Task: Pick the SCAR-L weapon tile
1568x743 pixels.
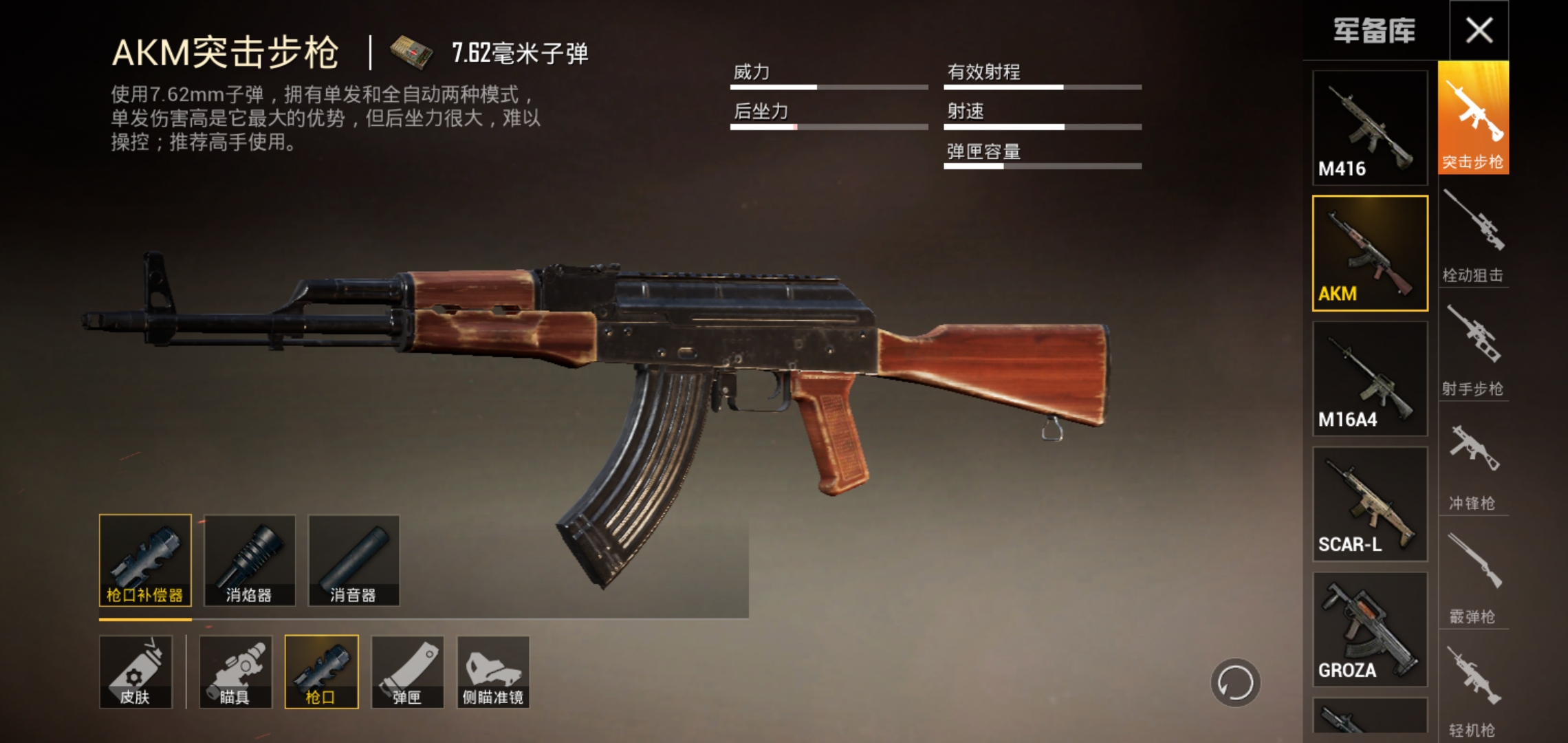Action: point(1369,504)
